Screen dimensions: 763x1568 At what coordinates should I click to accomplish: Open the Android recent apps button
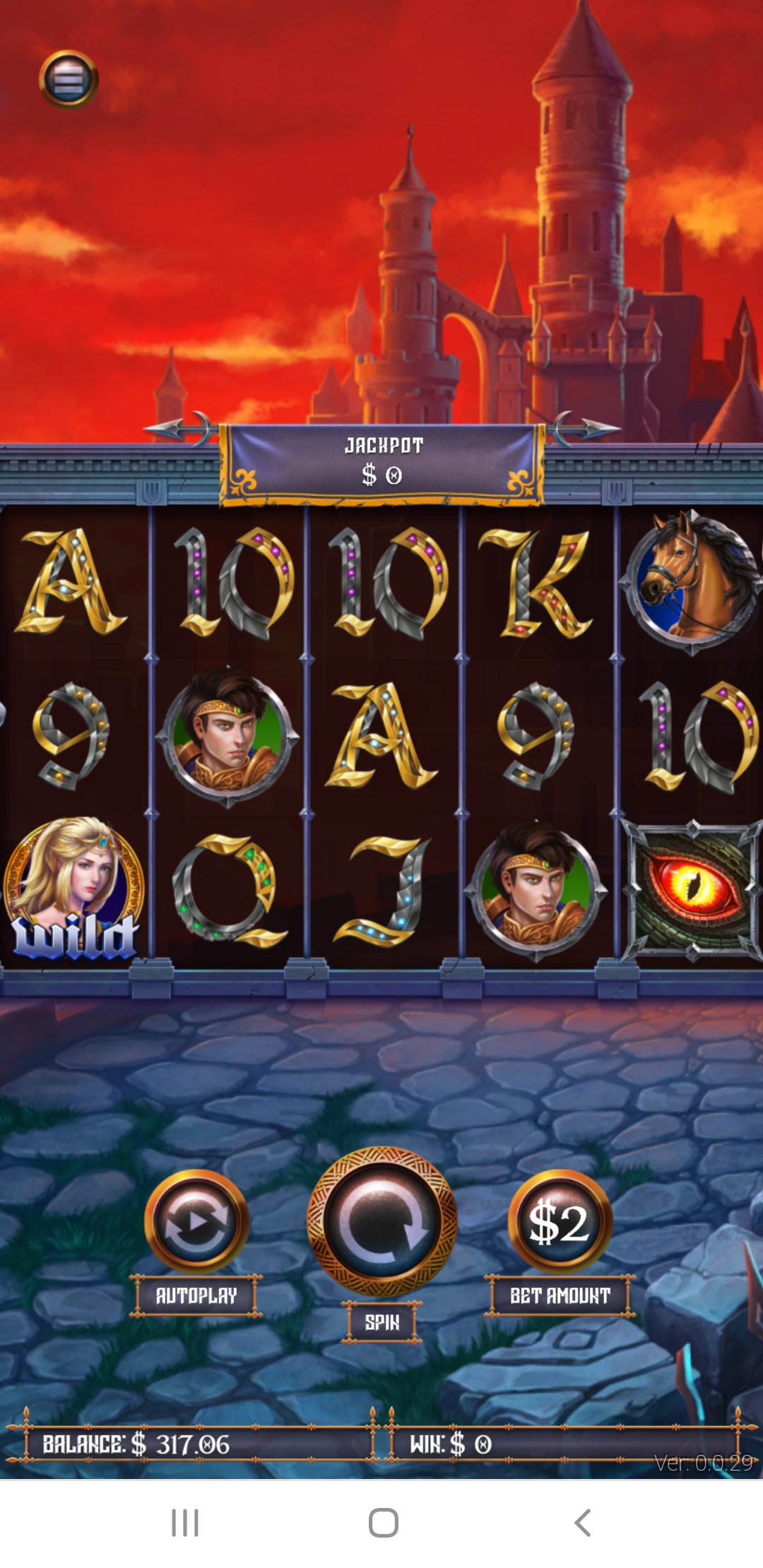pyautogui.click(x=185, y=1523)
